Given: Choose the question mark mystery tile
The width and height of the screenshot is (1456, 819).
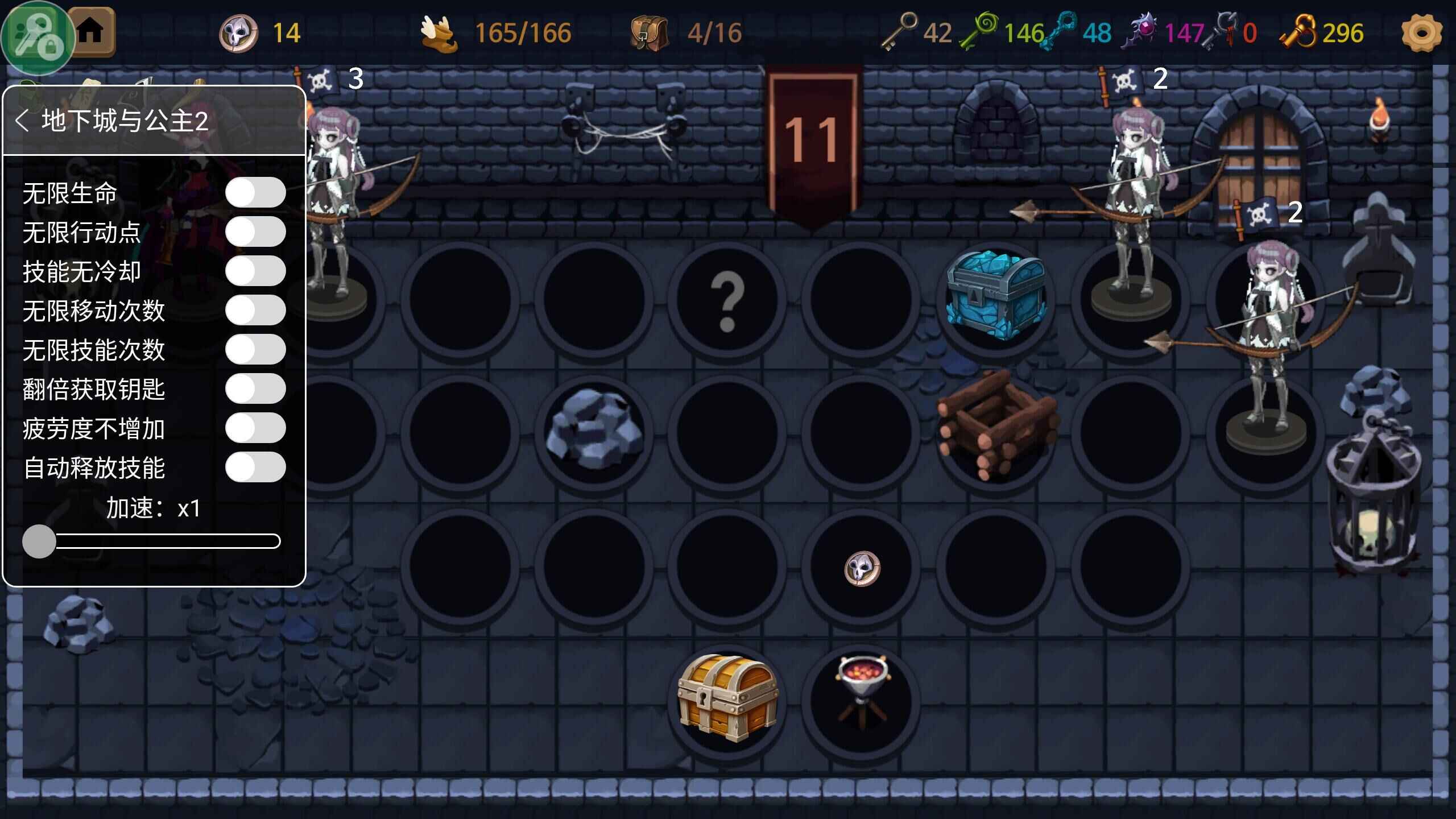Looking at the screenshot, I should 727,300.
